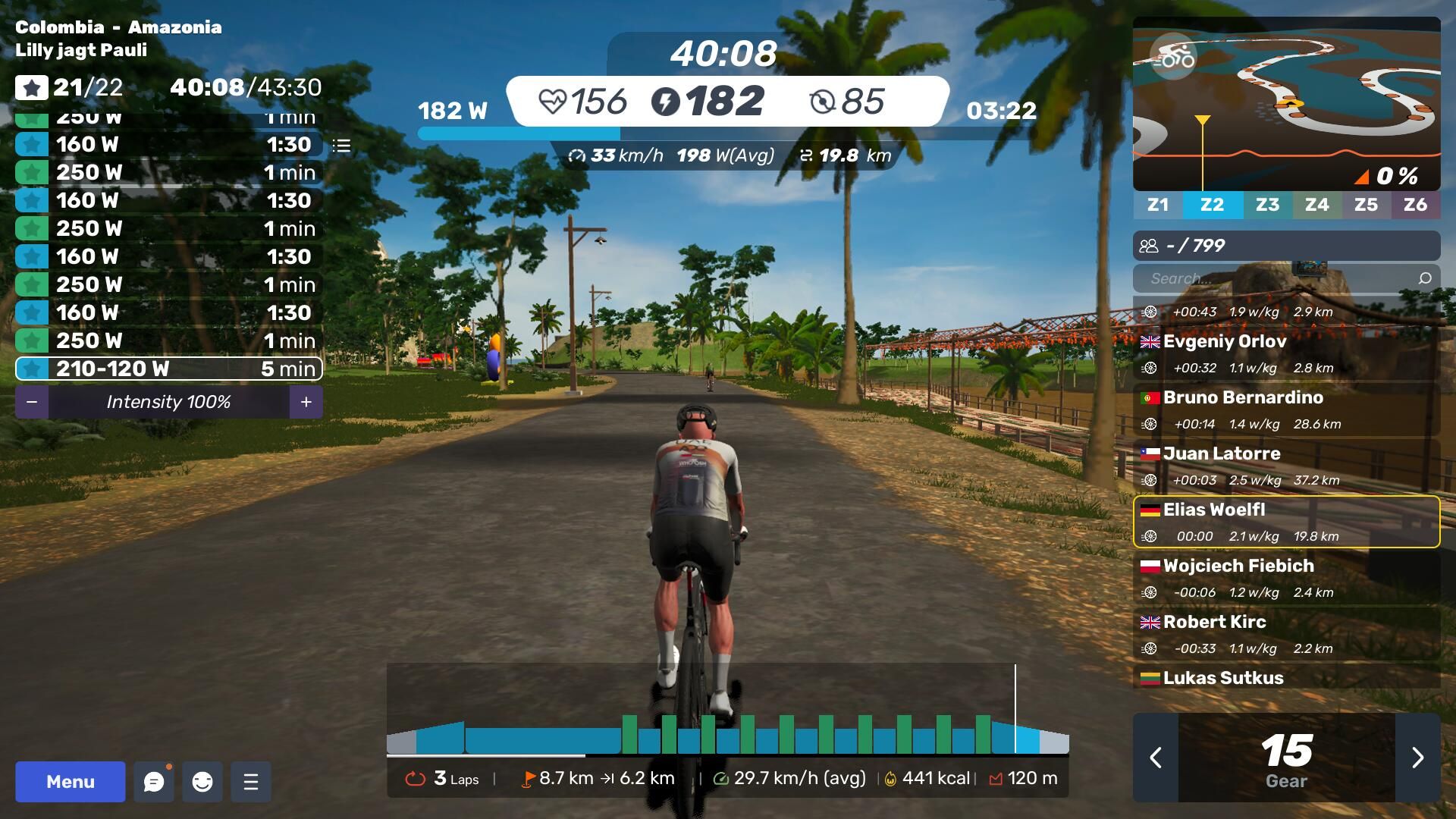The width and height of the screenshot is (1456, 819).
Task: Open the blue Menu button
Action: (x=71, y=781)
